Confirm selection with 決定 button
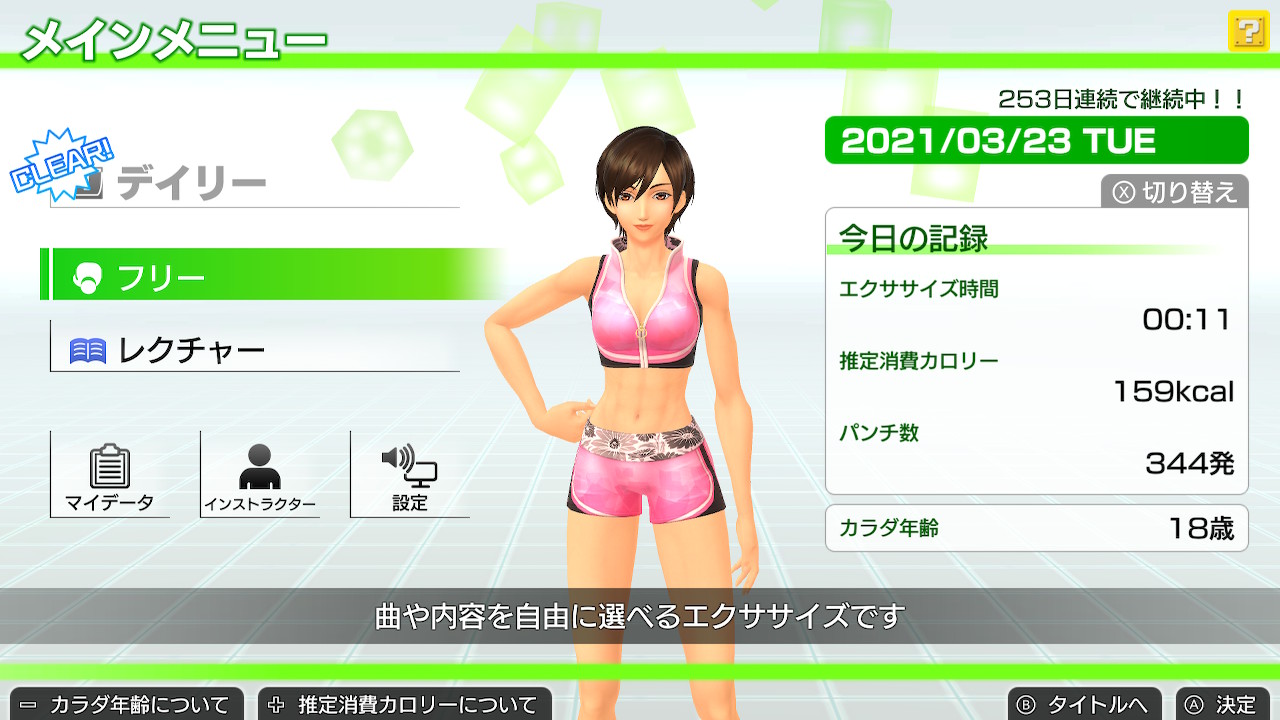This screenshot has height=720, width=1280. [x=1222, y=704]
